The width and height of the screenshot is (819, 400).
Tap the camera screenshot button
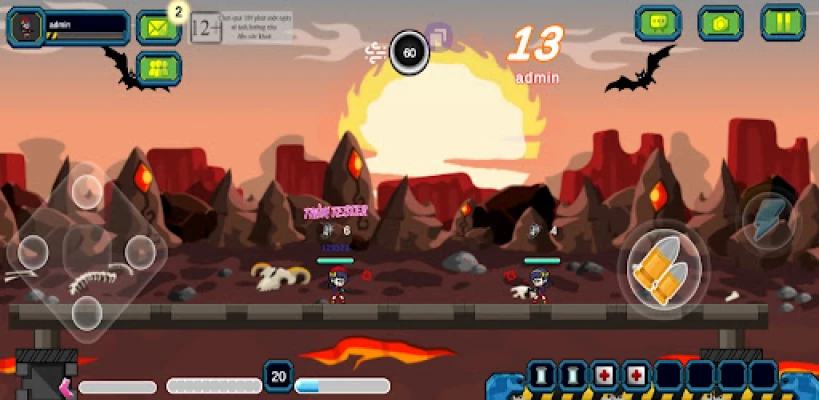click(x=720, y=22)
